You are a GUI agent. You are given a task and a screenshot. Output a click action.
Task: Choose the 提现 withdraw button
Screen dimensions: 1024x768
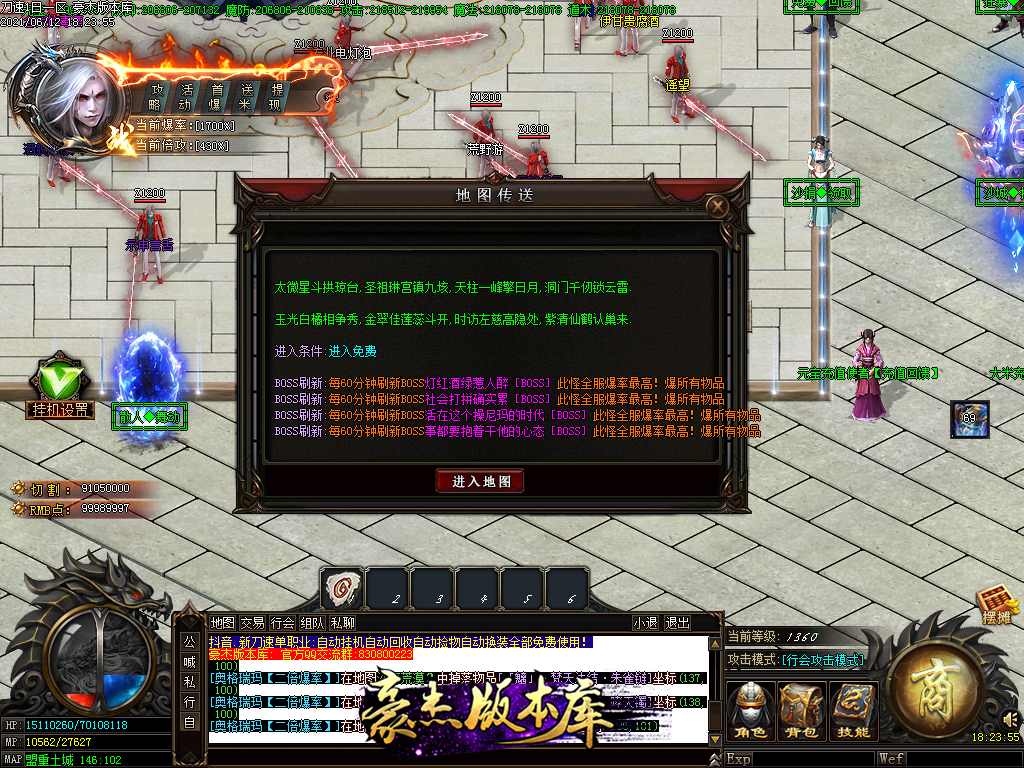click(276, 97)
